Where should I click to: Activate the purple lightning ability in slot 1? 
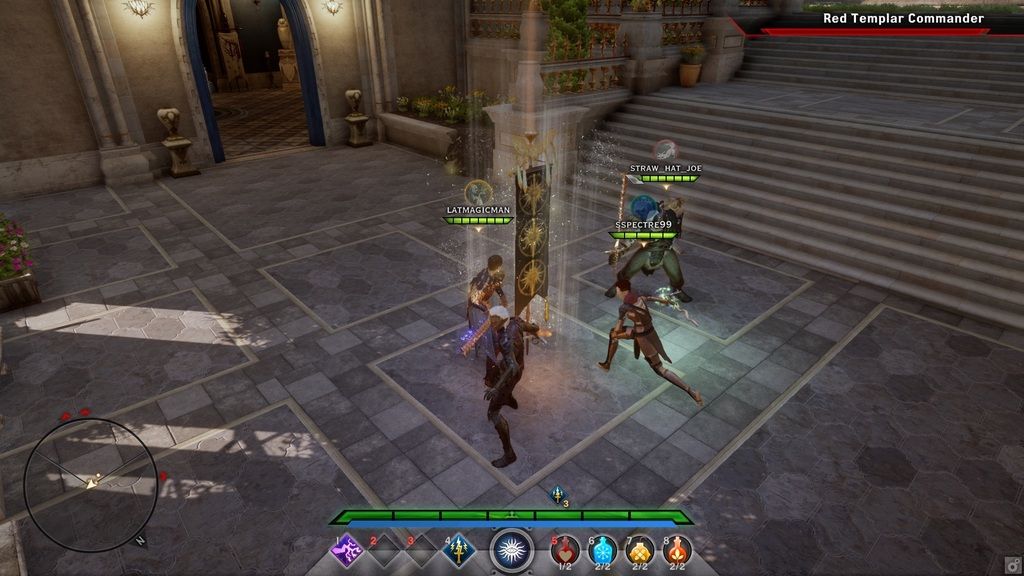347,550
